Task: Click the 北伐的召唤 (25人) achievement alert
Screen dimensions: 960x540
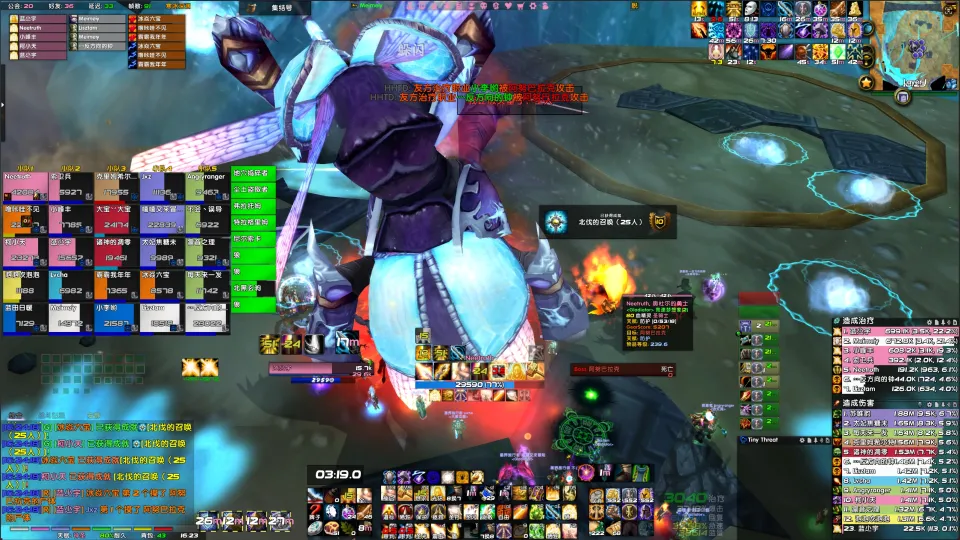Action: [607, 222]
